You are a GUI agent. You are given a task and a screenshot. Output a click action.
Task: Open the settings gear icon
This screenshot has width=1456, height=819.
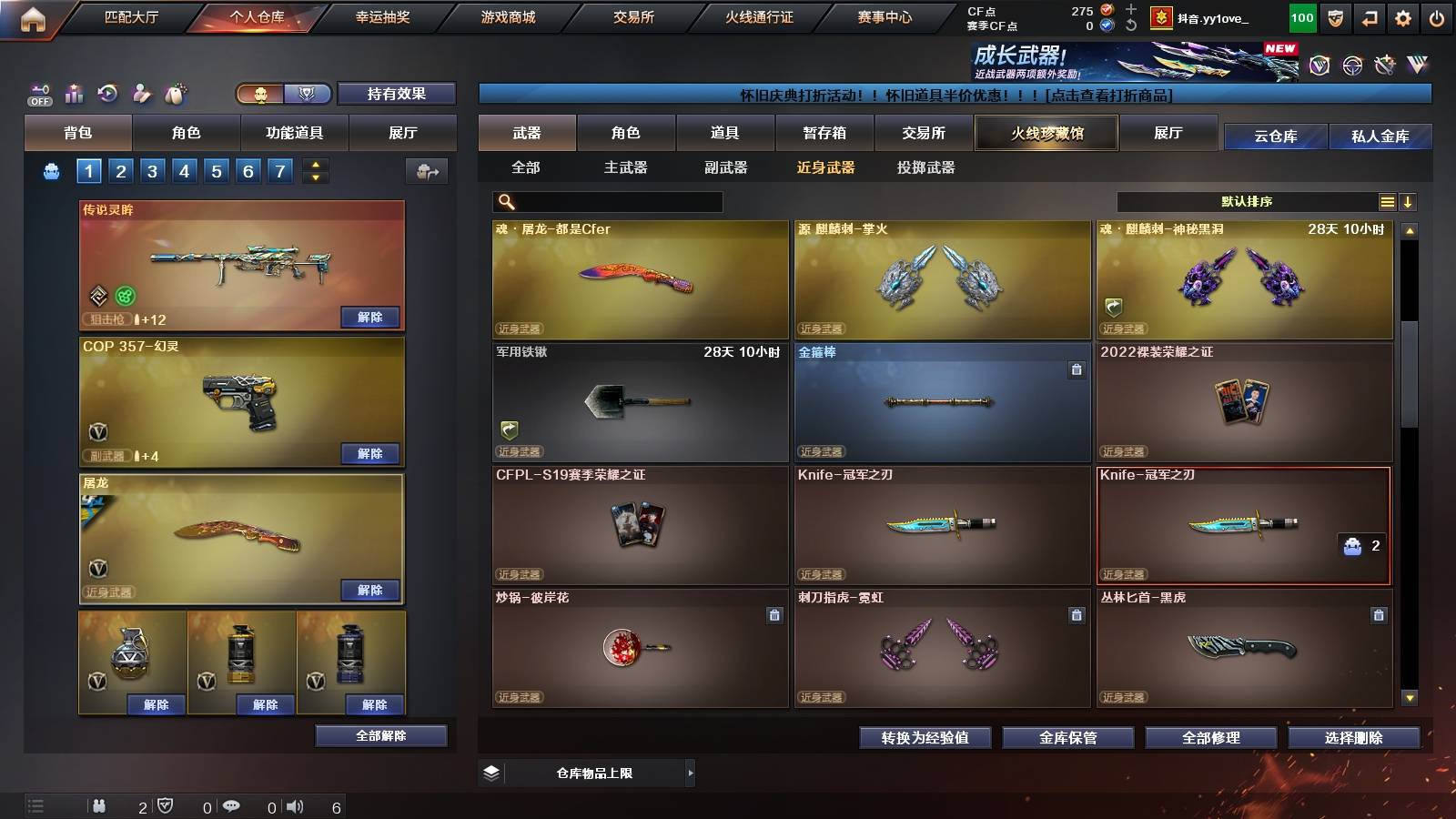pos(1404,15)
